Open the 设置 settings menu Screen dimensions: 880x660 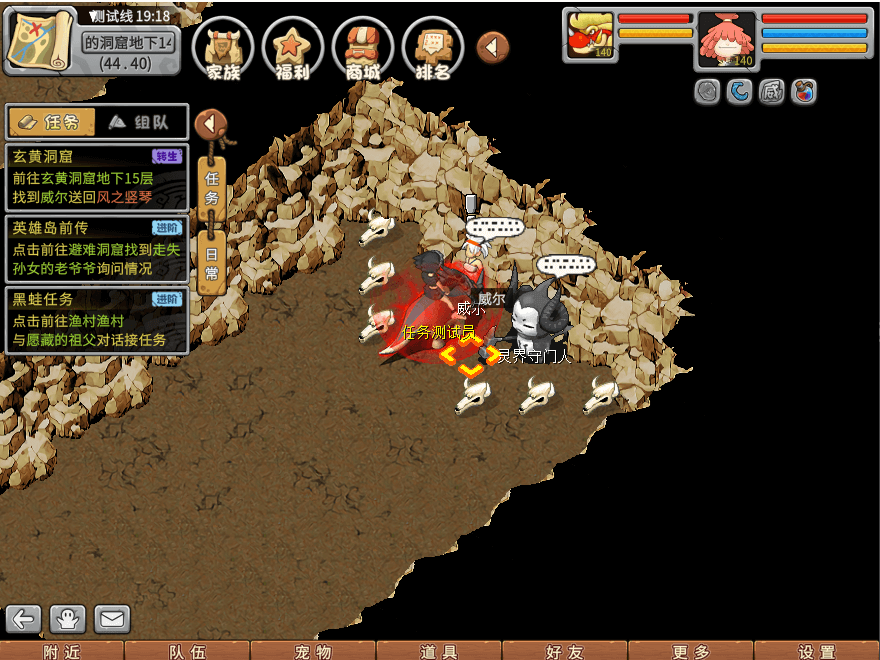[816, 651]
